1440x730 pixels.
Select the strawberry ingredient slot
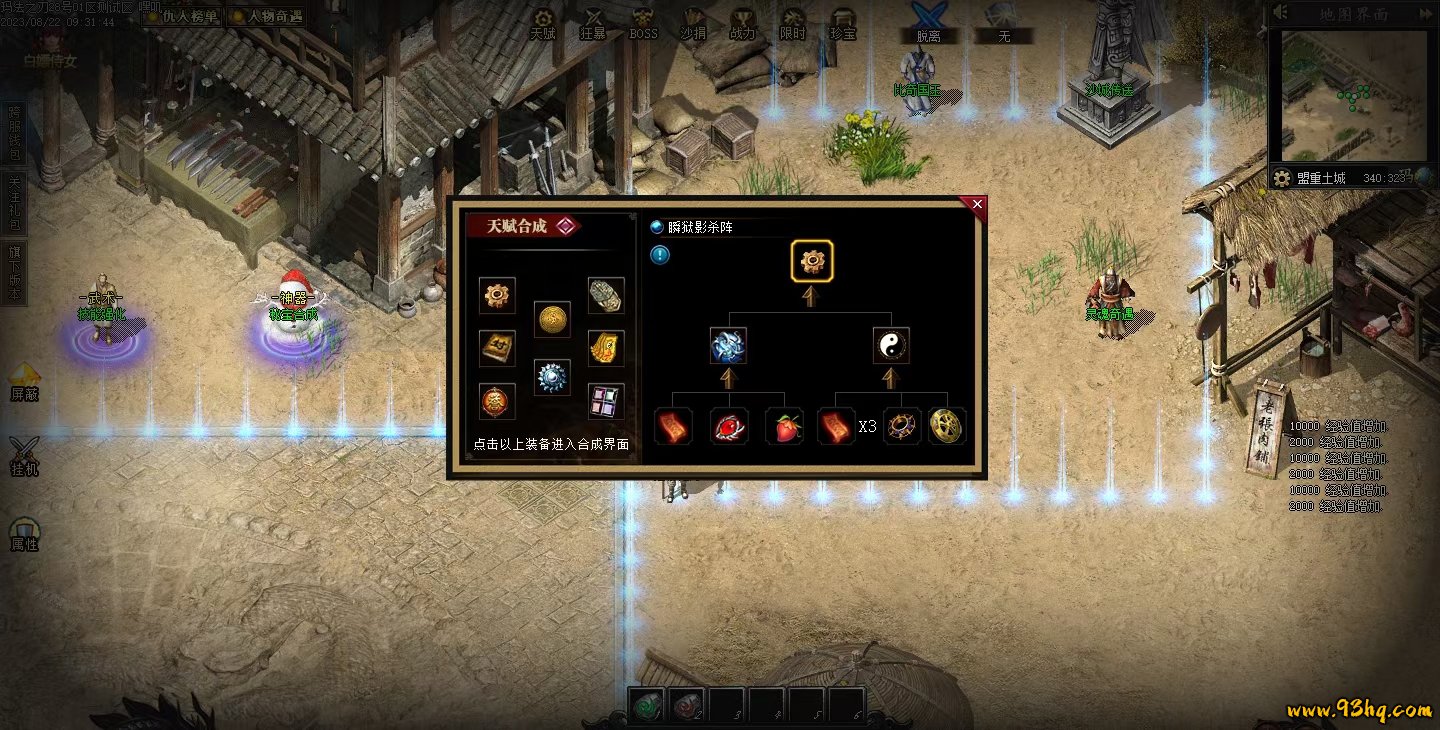click(x=784, y=426)
